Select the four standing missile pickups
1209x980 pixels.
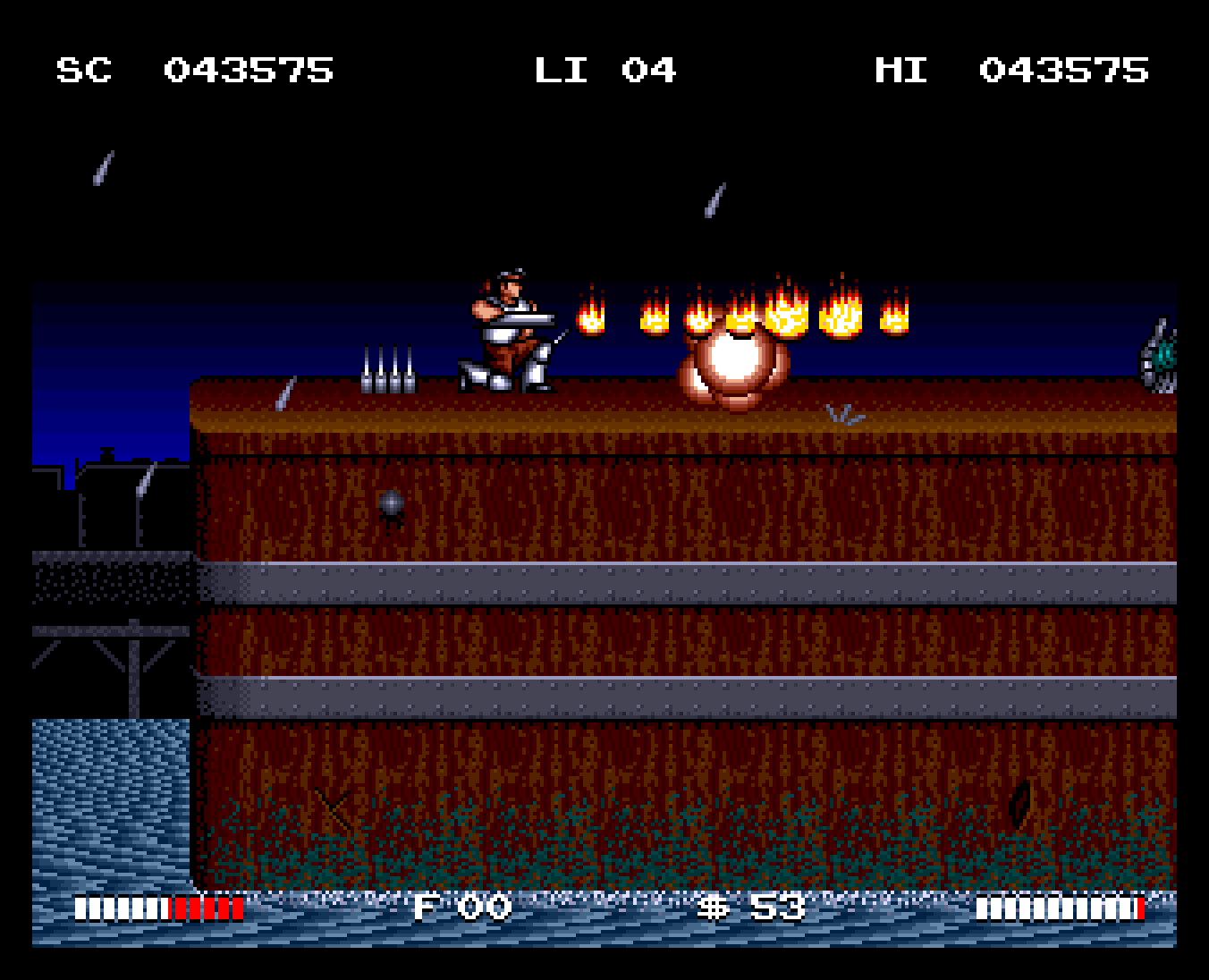pyautogui.click(x=386, y=367)
